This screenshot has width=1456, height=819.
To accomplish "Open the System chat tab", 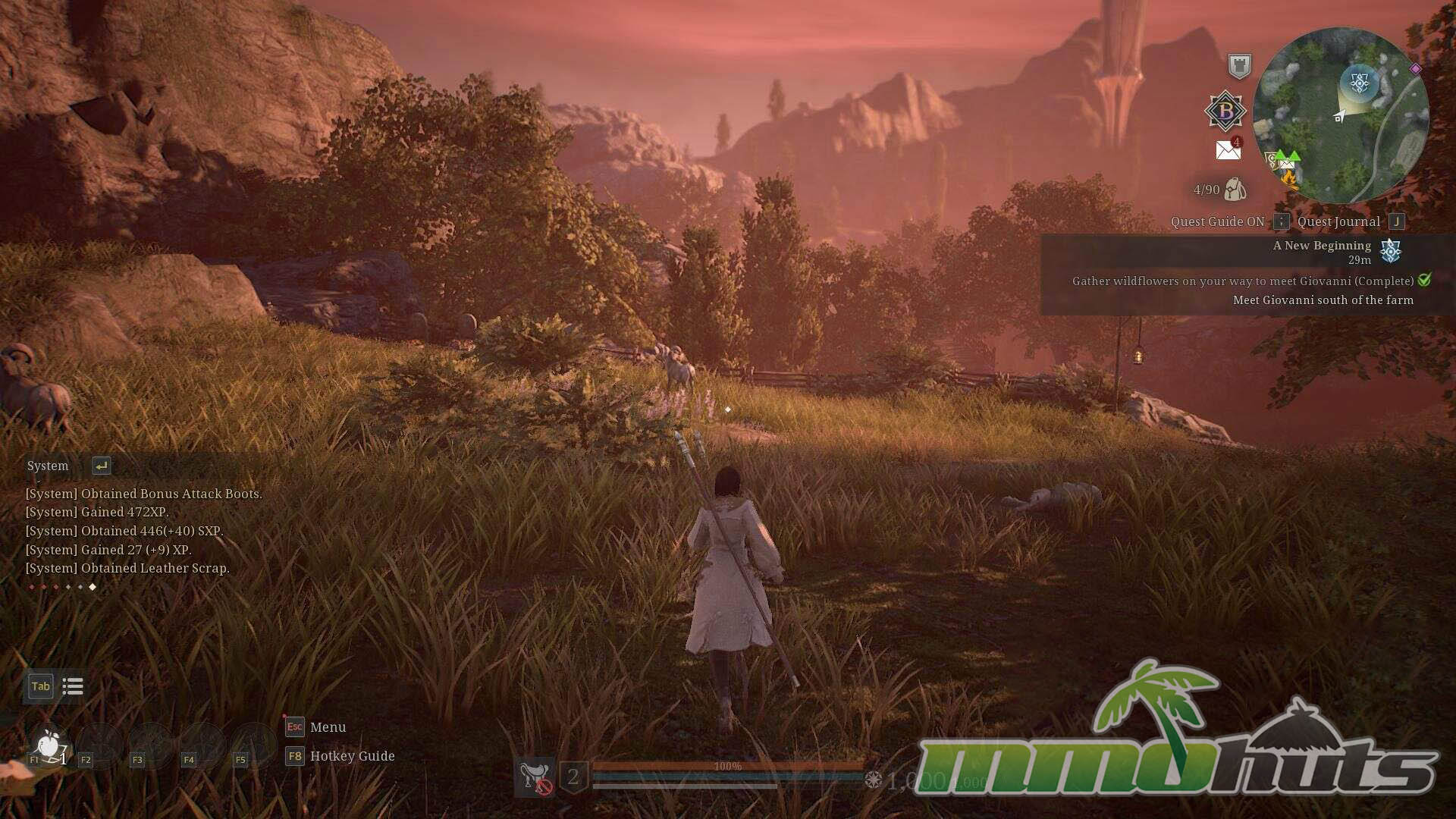I will pos(48,466).
